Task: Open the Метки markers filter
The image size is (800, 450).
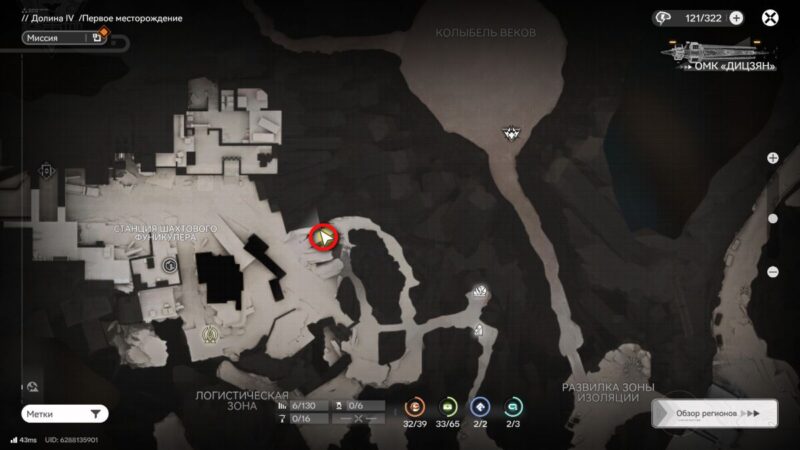Action: click(x=64, y=413)
